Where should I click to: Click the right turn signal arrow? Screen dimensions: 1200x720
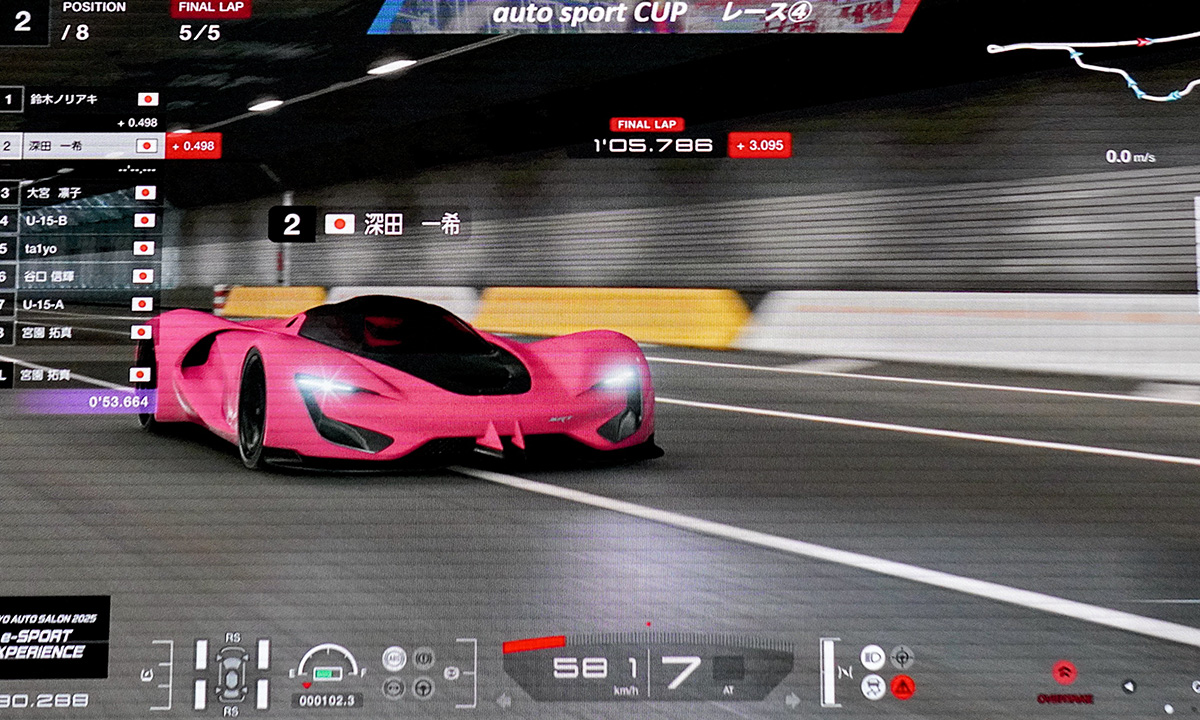pyautogui.click(x=792, y=700)
